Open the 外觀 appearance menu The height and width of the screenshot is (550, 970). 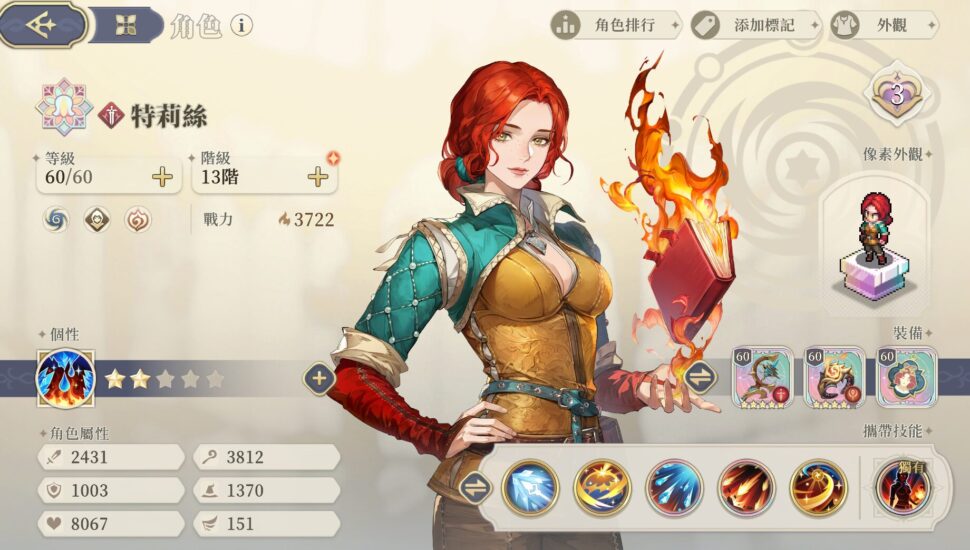click(x=884, y=25)
